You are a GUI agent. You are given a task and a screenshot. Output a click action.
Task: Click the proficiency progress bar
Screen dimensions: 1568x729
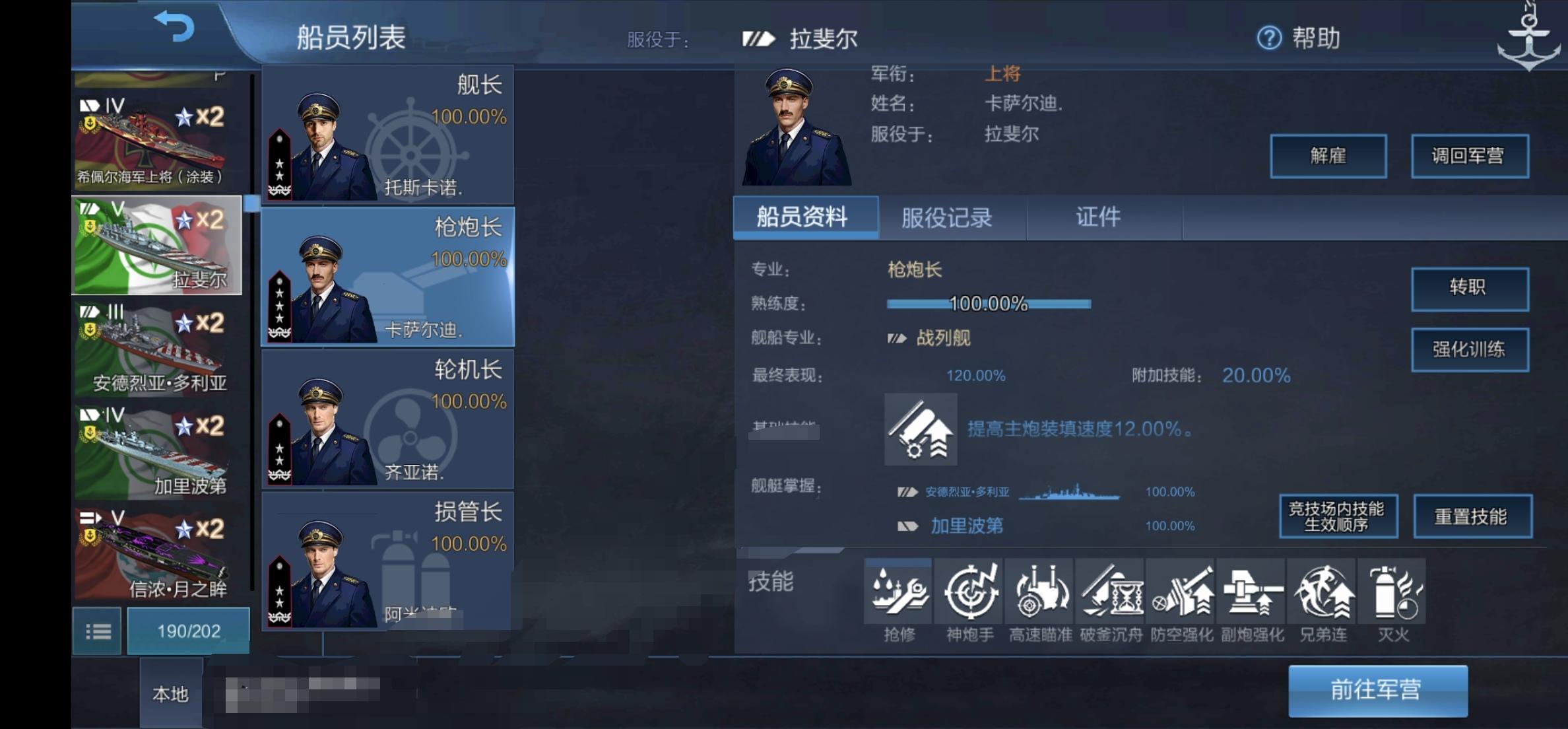point(990,304)
